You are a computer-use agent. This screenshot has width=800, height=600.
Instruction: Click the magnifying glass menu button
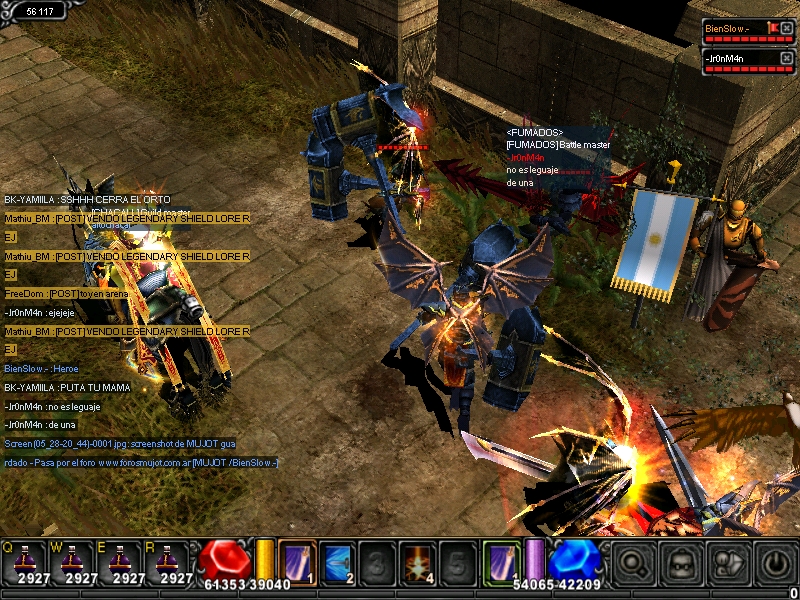(633, 563)
